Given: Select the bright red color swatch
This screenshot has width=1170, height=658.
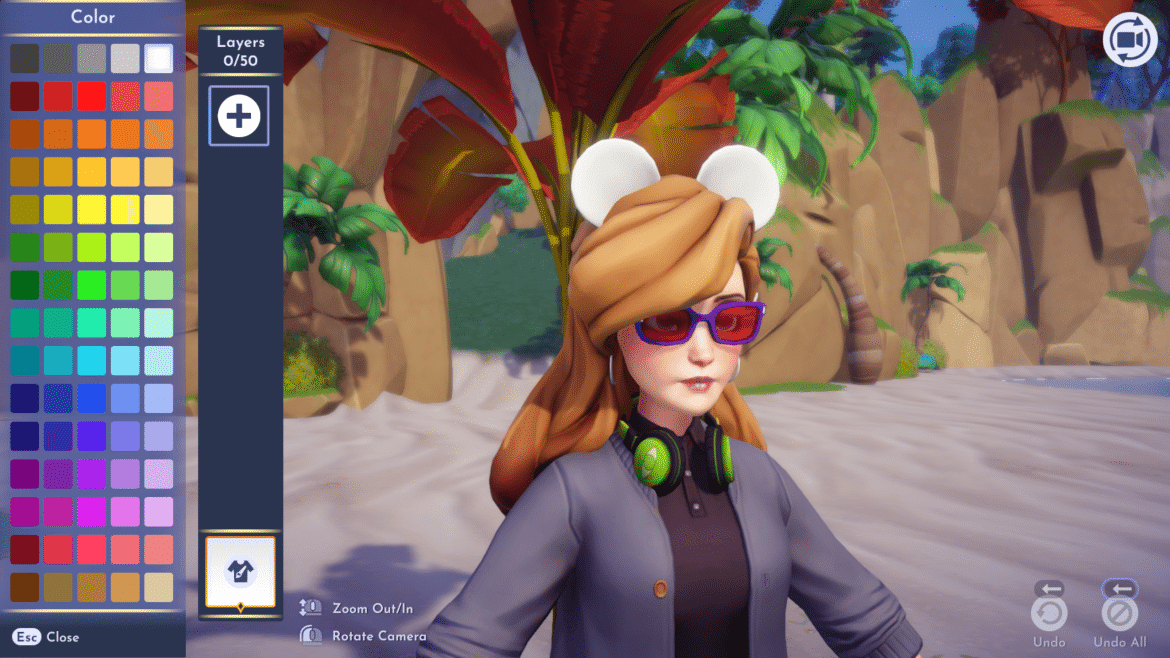Looking at the screenshot, I should point(91,96).
